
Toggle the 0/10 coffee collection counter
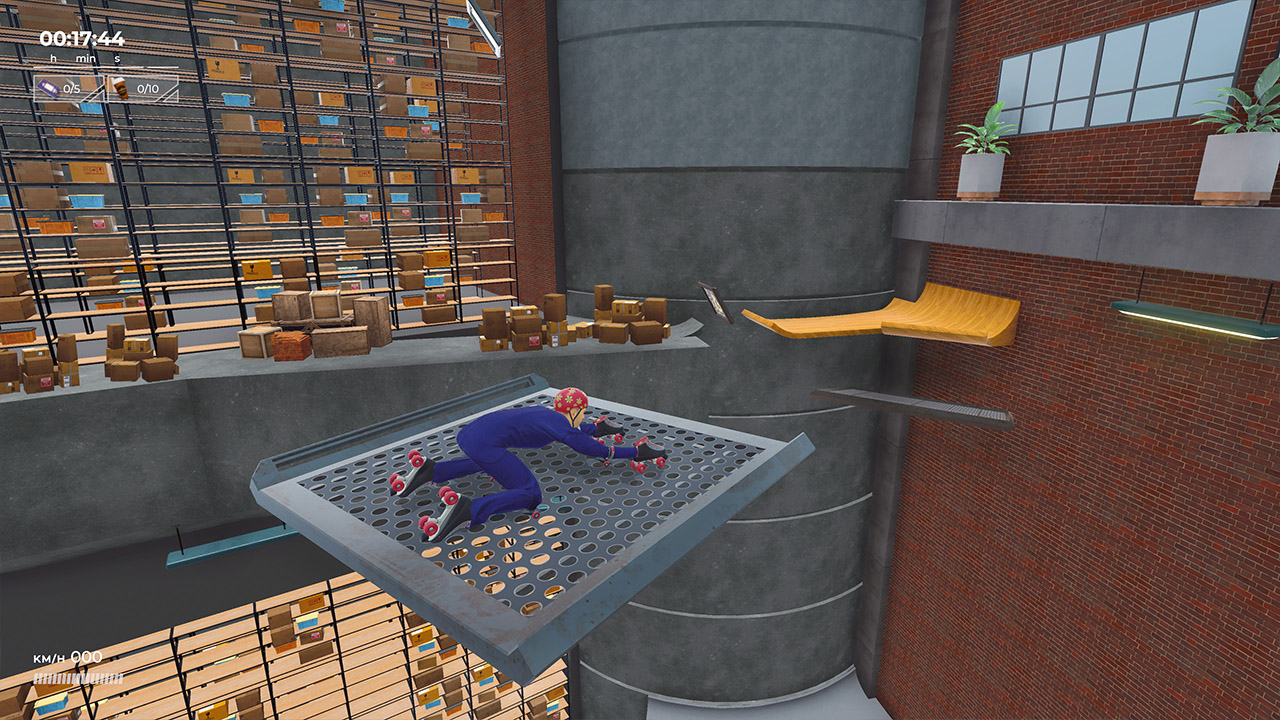pos(147,88)
